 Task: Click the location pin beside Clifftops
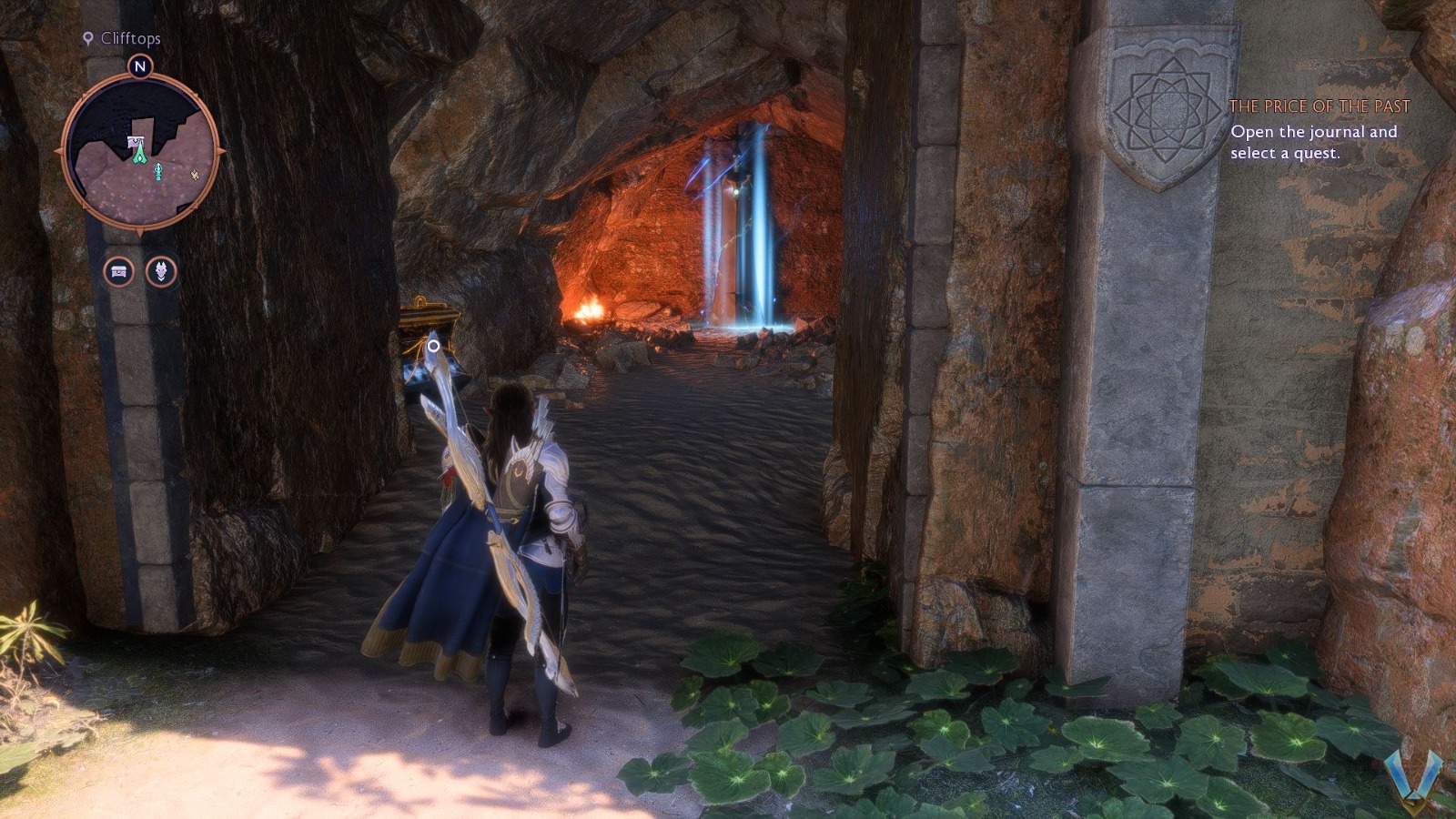[x=87, y=39]
